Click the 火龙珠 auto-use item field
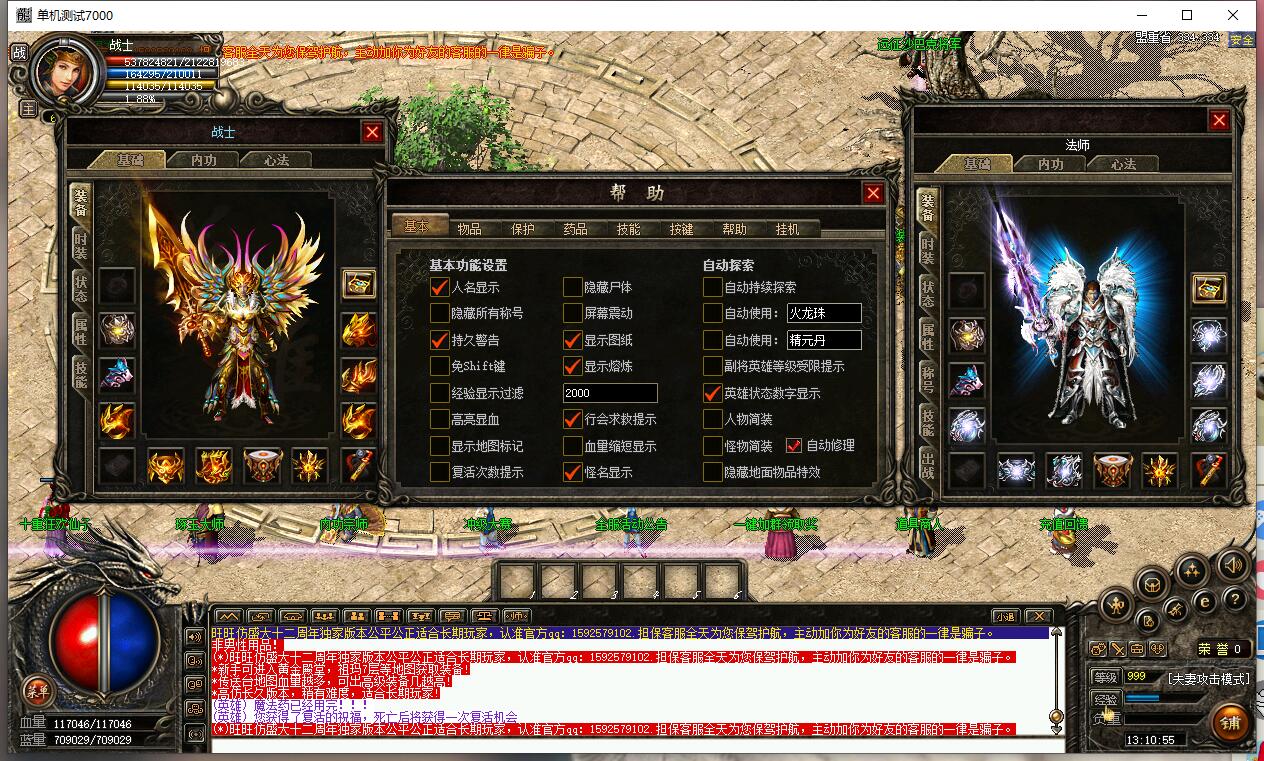The height and width of the screenshot is (761, 1264). pos(823,314)
